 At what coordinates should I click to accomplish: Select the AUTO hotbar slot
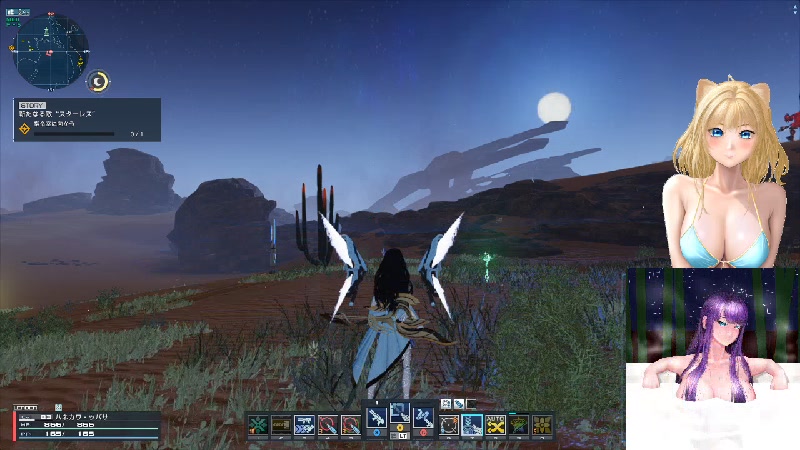click(495, 425)
